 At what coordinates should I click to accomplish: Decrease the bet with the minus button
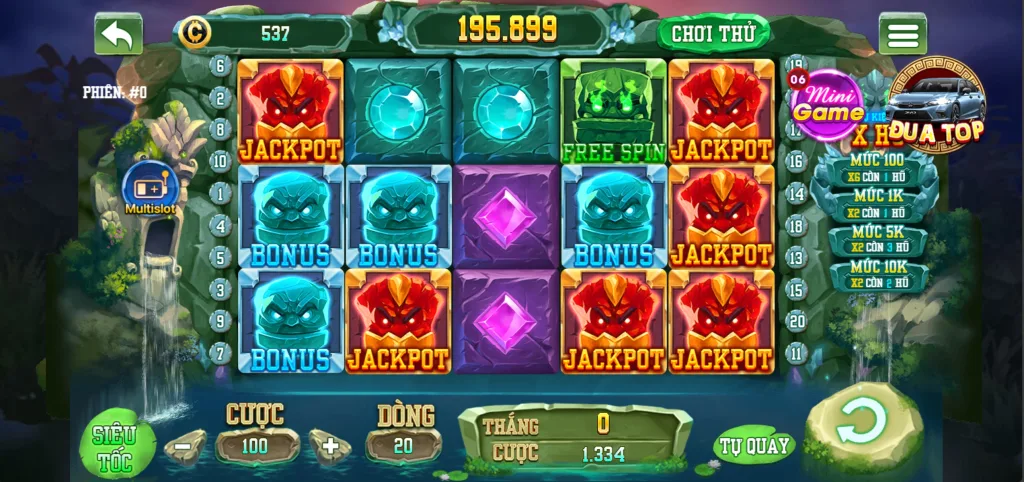tap(184, 447)
